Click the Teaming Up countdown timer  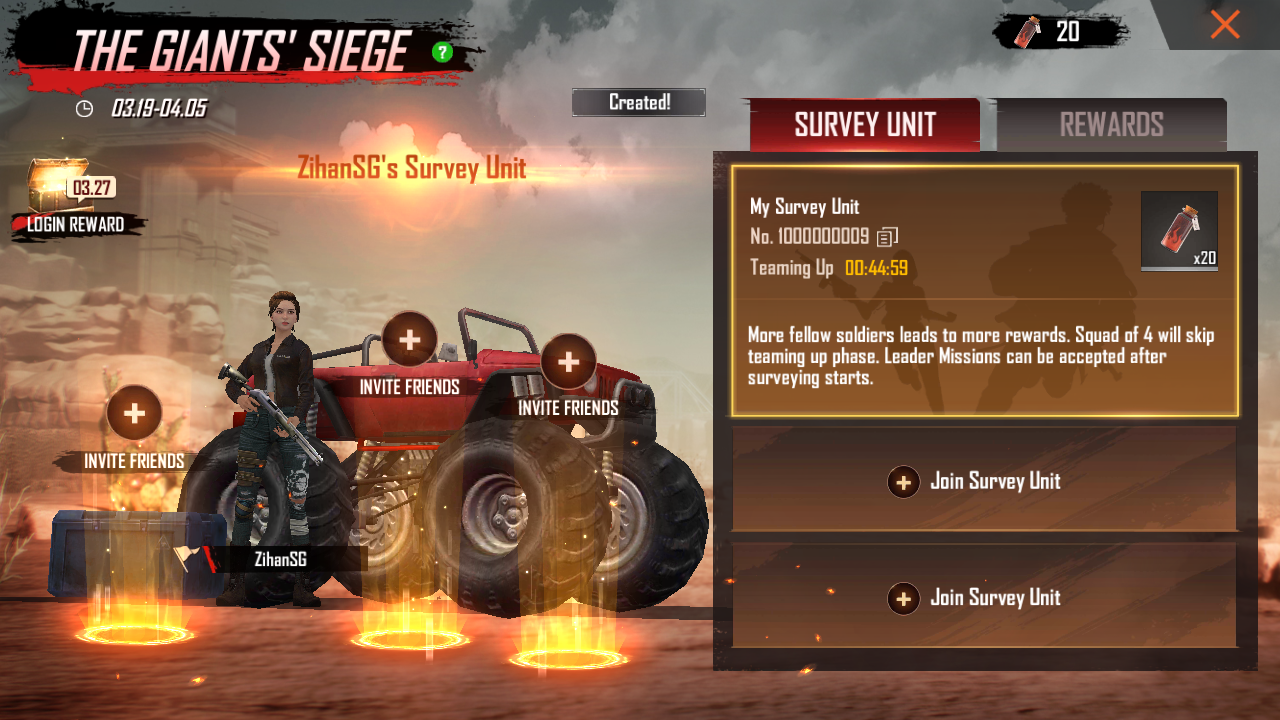tap(878, 267)
